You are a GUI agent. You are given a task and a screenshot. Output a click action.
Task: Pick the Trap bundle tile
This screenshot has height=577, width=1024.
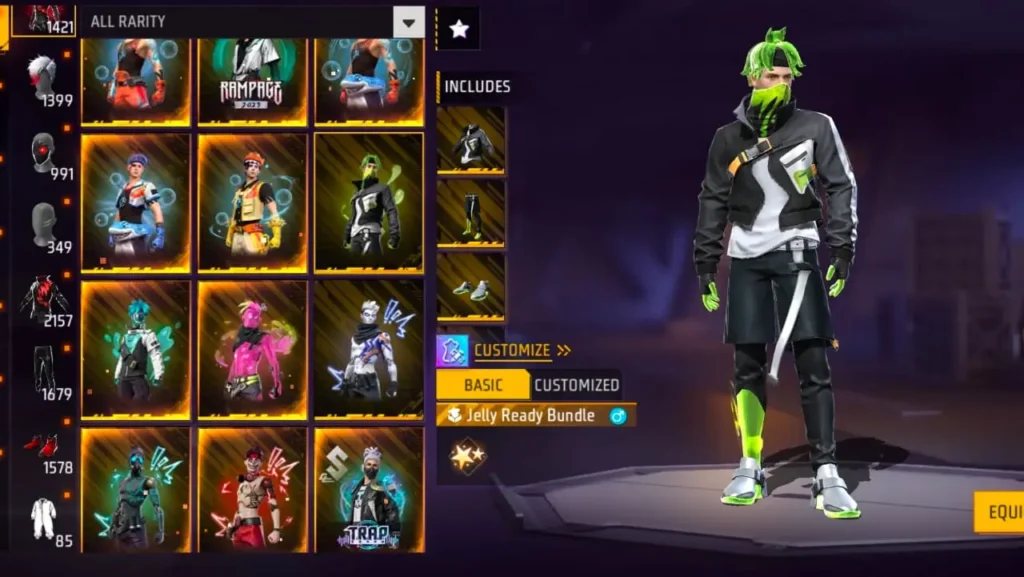coord(369,490)
